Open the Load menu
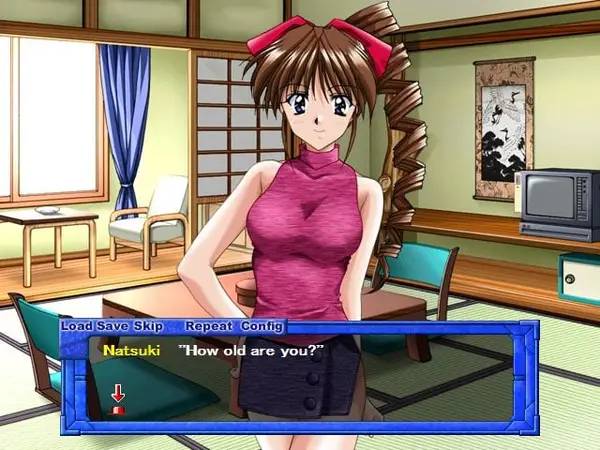 (x=76, y=327)
